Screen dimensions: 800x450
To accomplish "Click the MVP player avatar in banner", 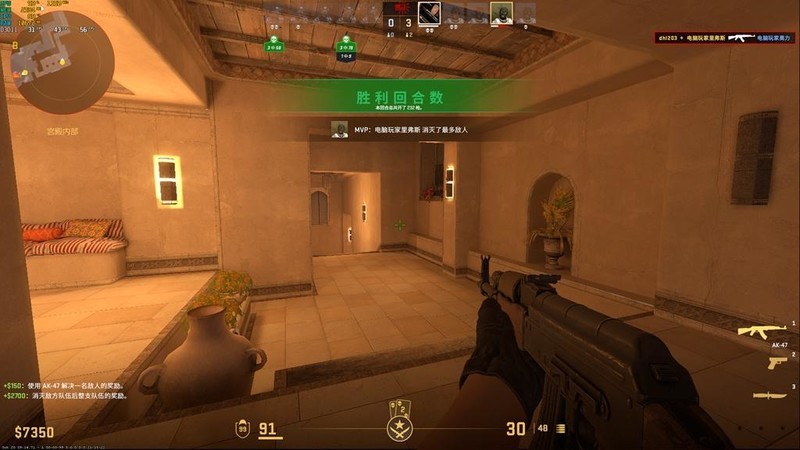I will click(340, 129).
